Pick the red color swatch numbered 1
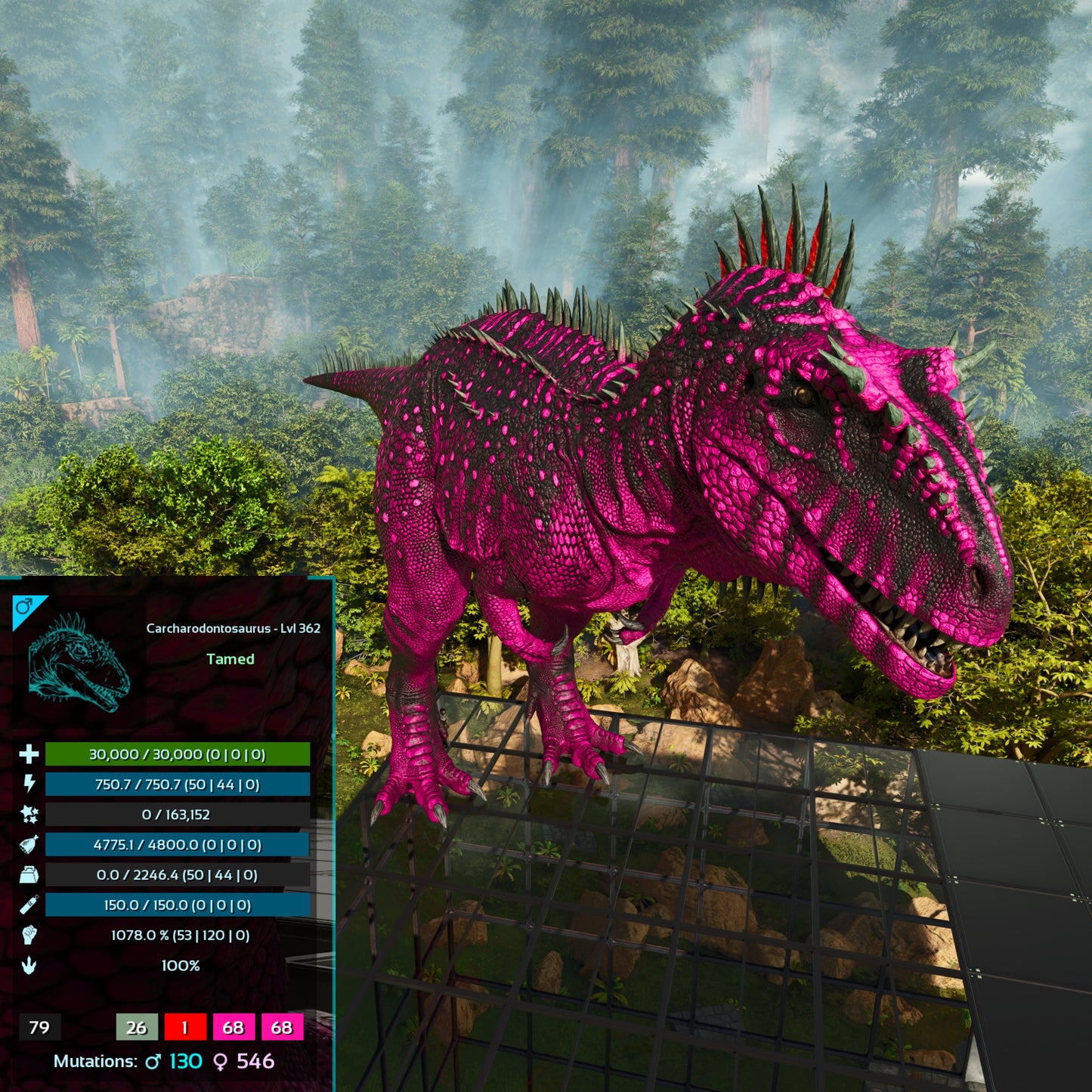 (x=184, y=1027)
